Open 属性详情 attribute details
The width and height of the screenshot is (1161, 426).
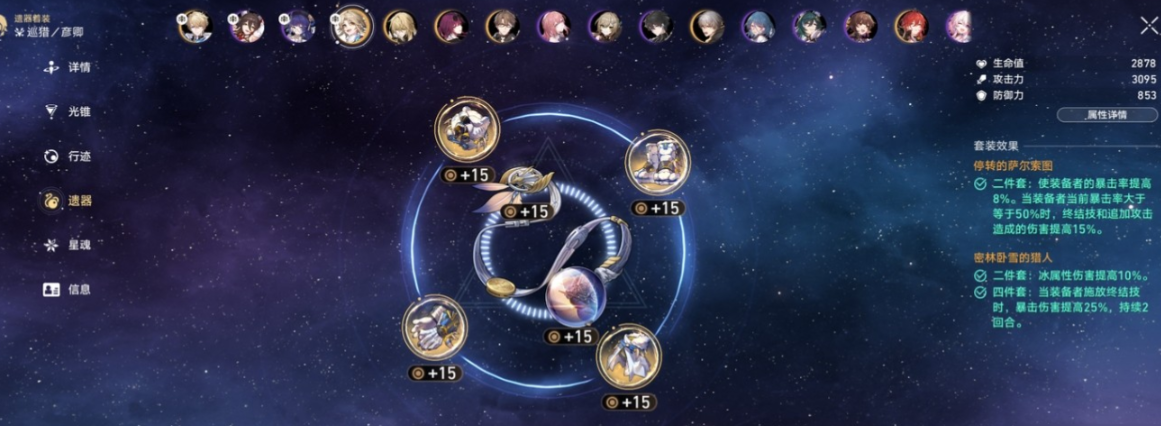(1106, 115)
